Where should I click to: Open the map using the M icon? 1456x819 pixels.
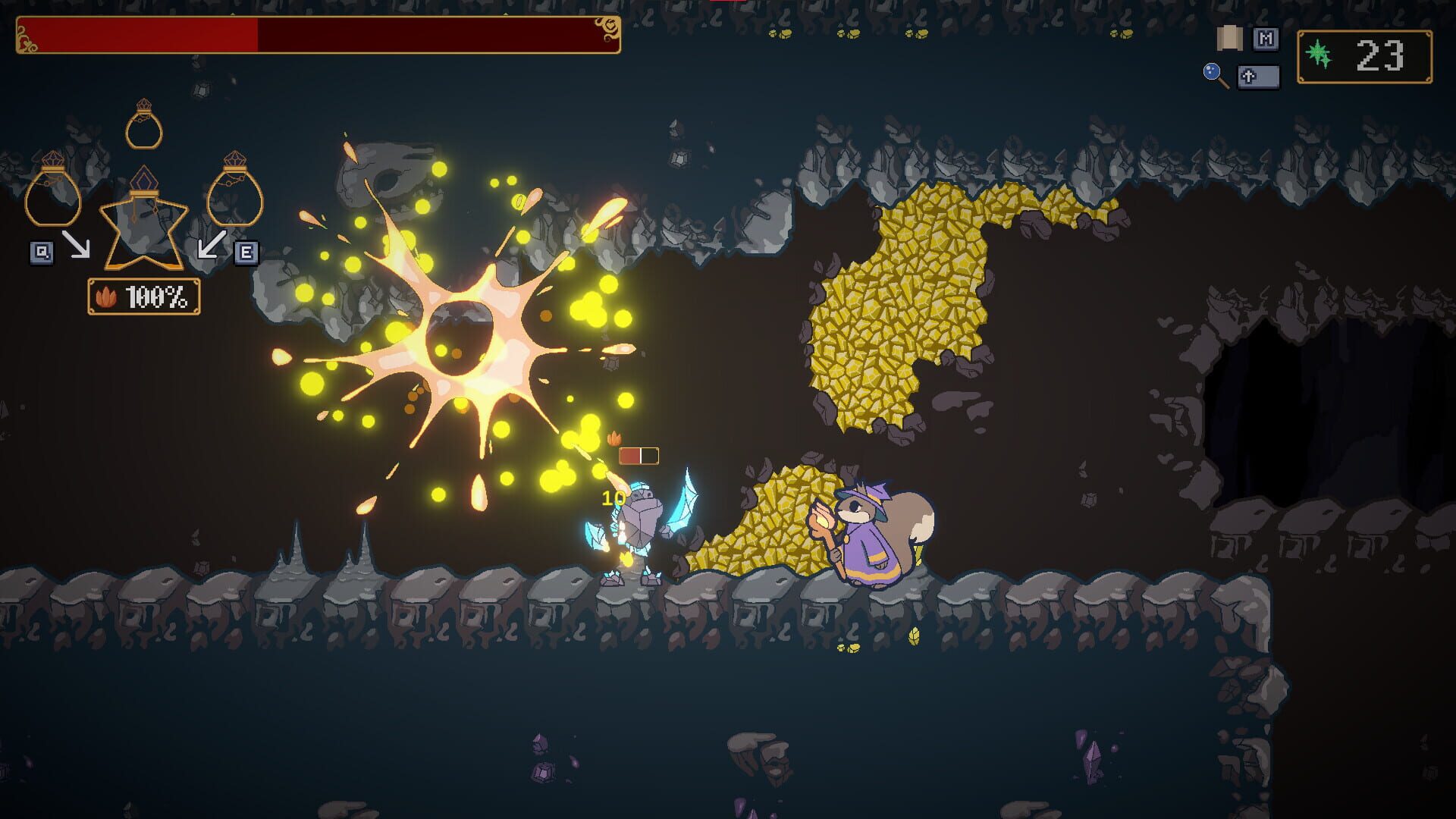pyautogui.click(x=1266, y=39)
